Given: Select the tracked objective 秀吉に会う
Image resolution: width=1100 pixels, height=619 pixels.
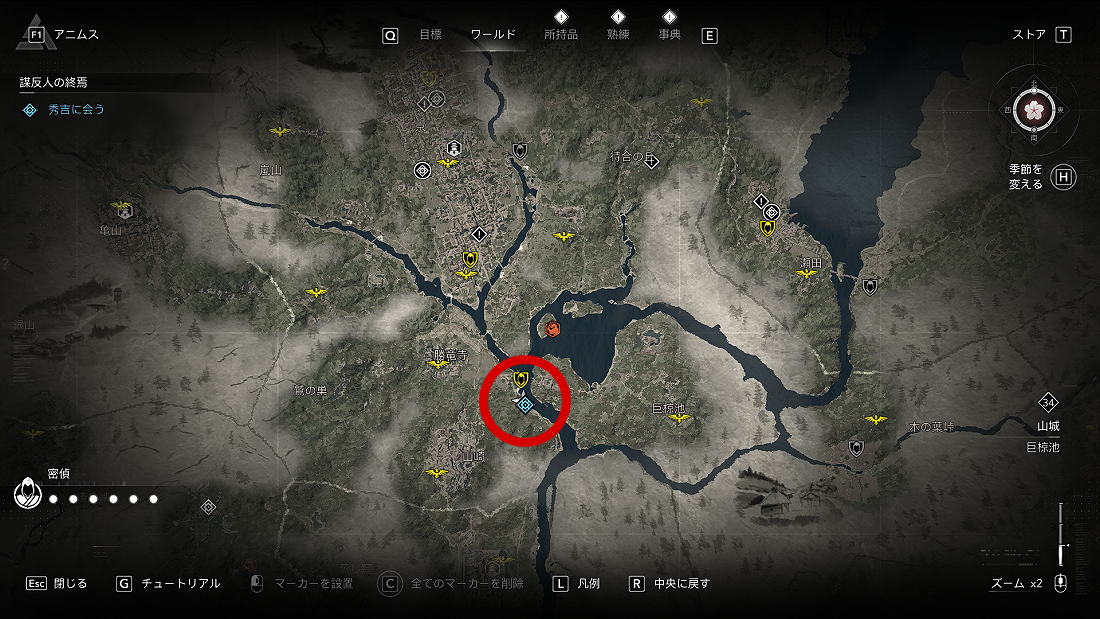Looking at the screenshot, I should coord(76,109).
